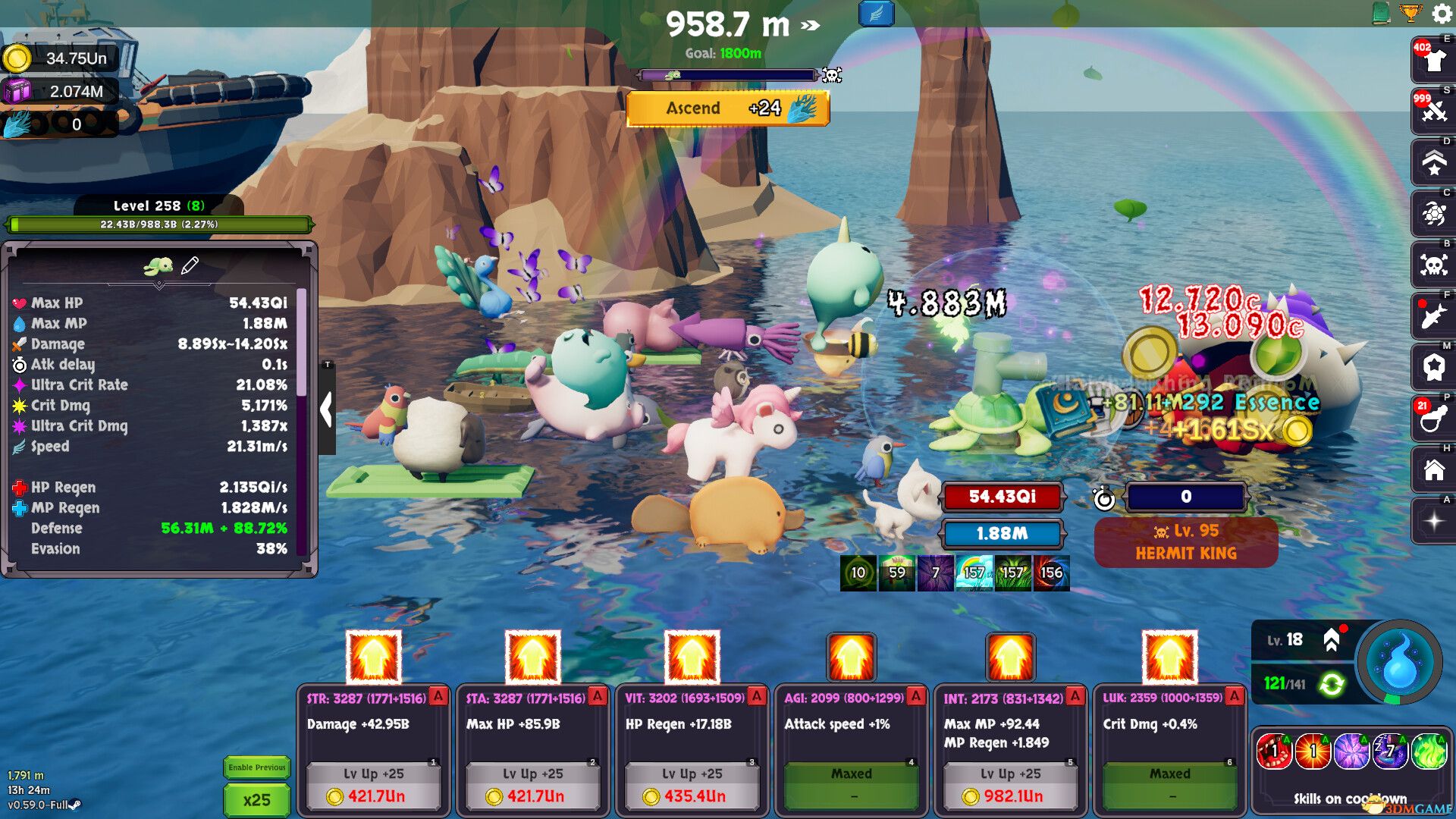1456x819 pixels.
Task: Toggle the biting mouth skill with A marker
Action: (1275, 751)
